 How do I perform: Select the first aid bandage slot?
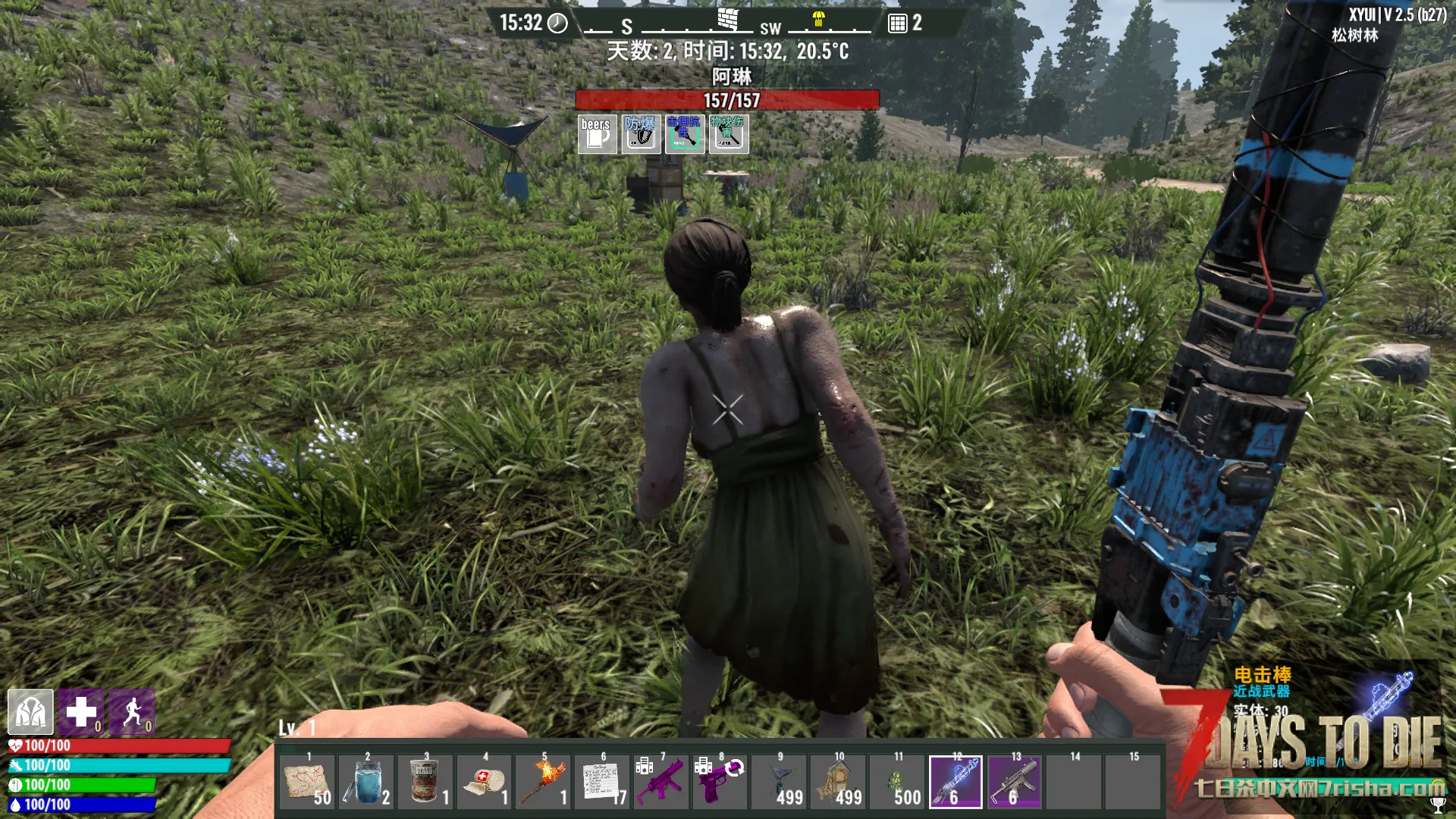pyautogui.click(x=485, y=782)
